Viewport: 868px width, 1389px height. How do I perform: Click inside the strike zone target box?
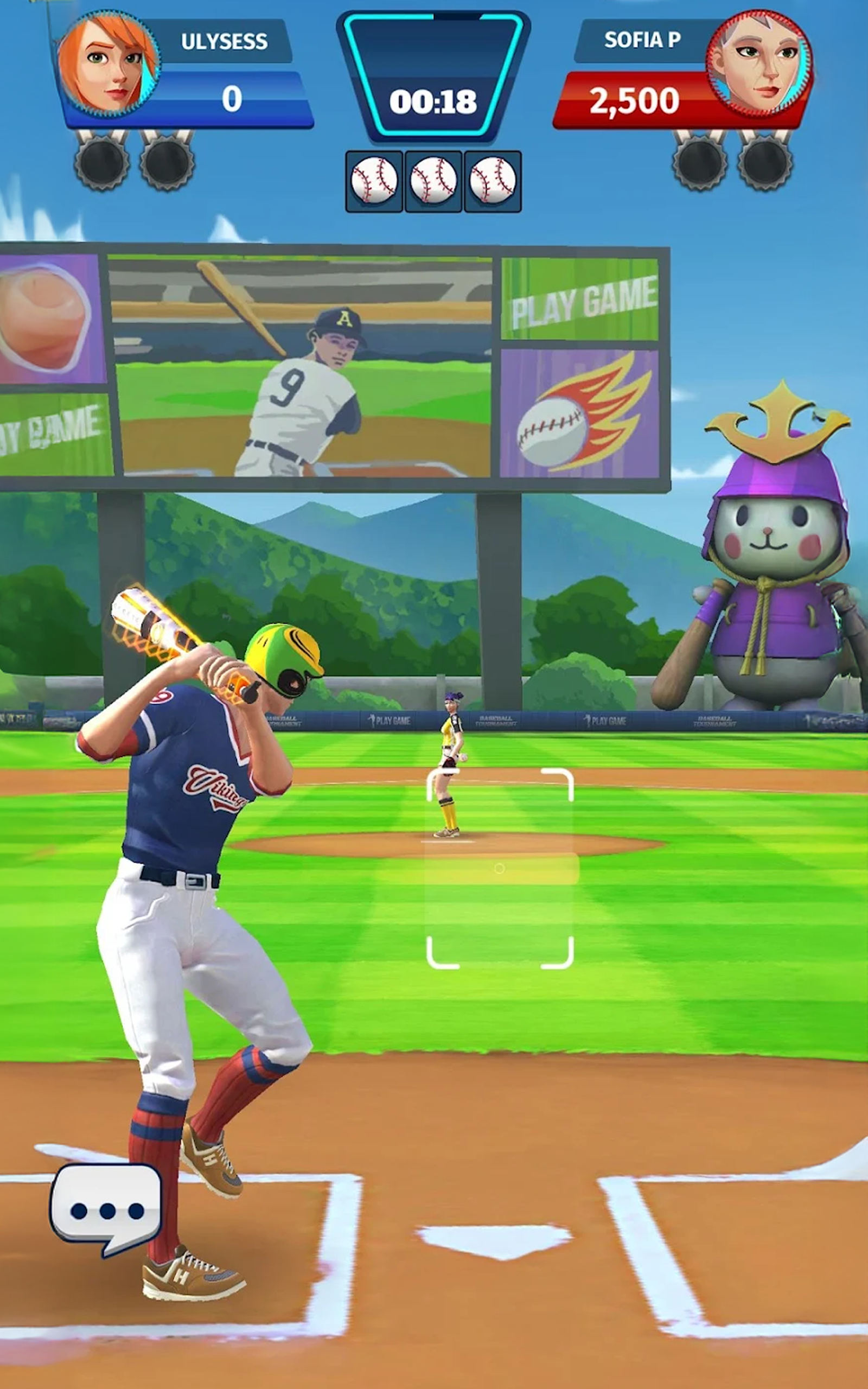click(500, 868)
